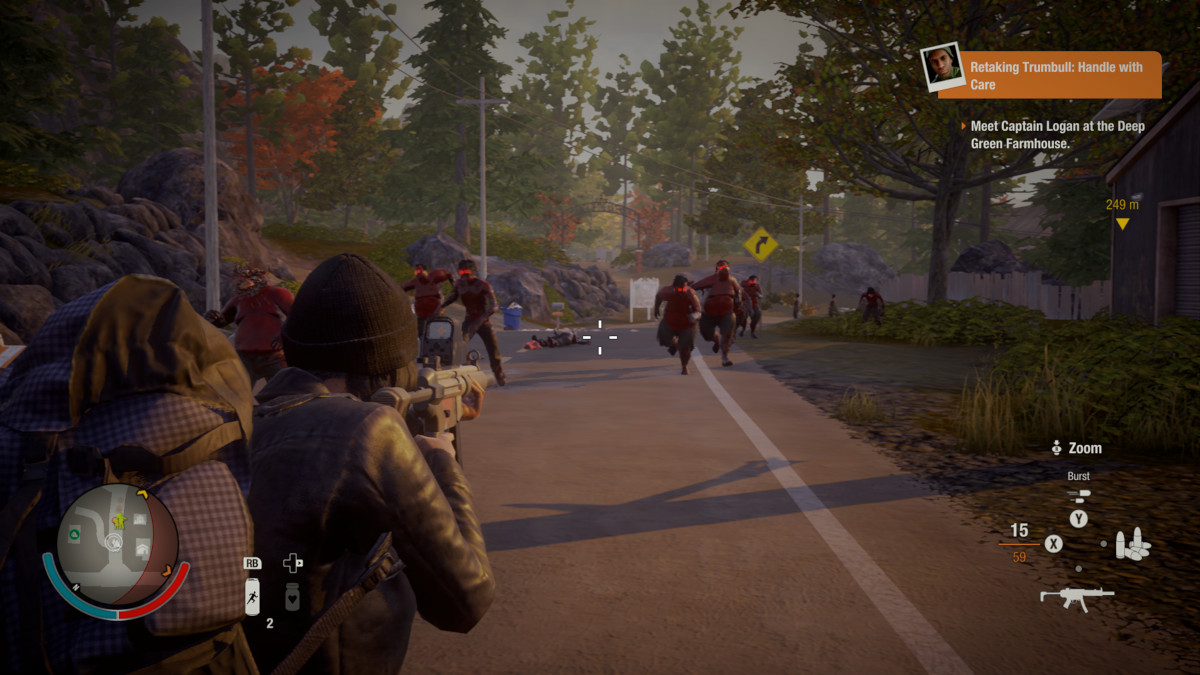1200x675 pixels.
Task: Select the Meet Captain Logan objective text
Action: 1057,135
